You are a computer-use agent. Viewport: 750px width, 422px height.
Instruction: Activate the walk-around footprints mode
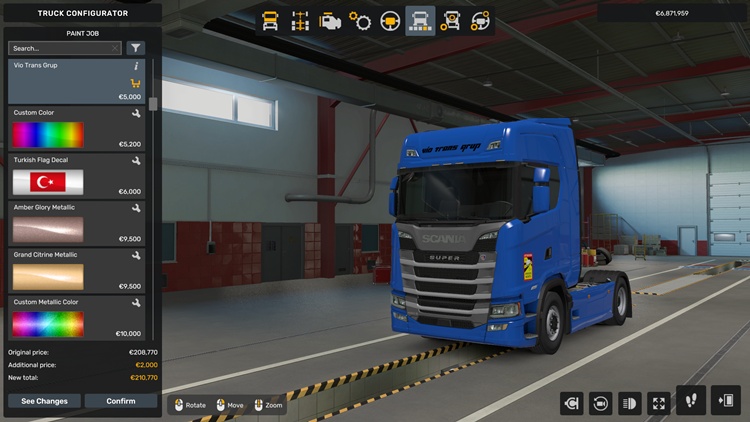[691, 401]
